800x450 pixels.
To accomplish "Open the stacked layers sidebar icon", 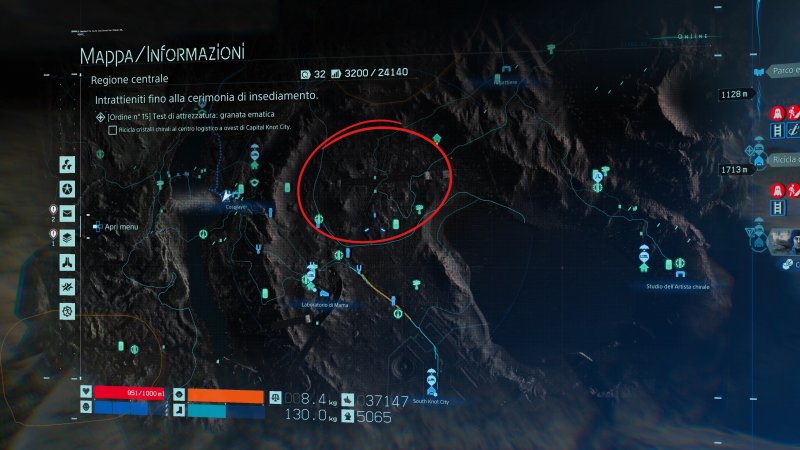I will pyautogui.click(x=67, y=237).
